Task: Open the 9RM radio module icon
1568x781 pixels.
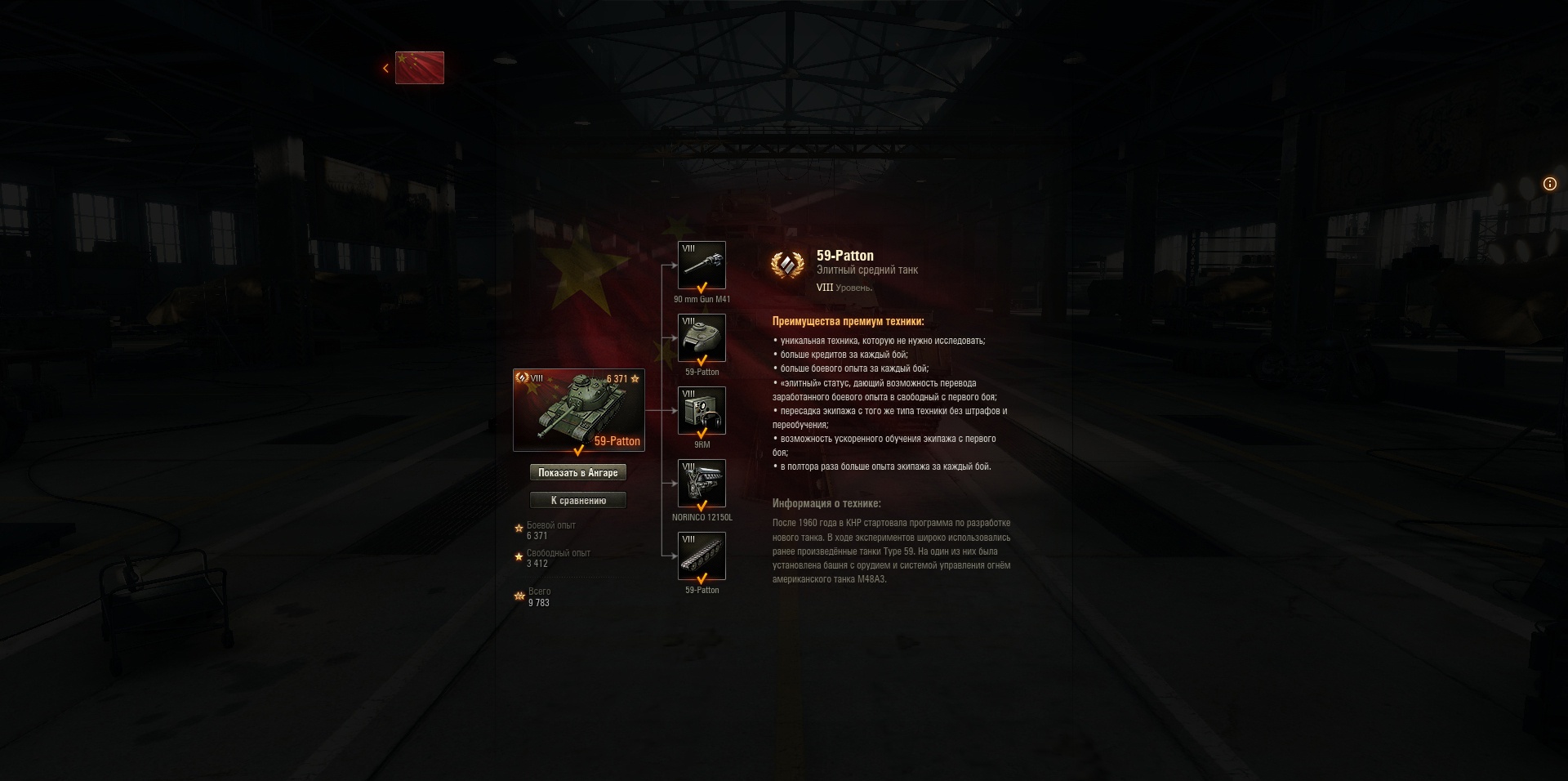Action: (x=701, y=410)
